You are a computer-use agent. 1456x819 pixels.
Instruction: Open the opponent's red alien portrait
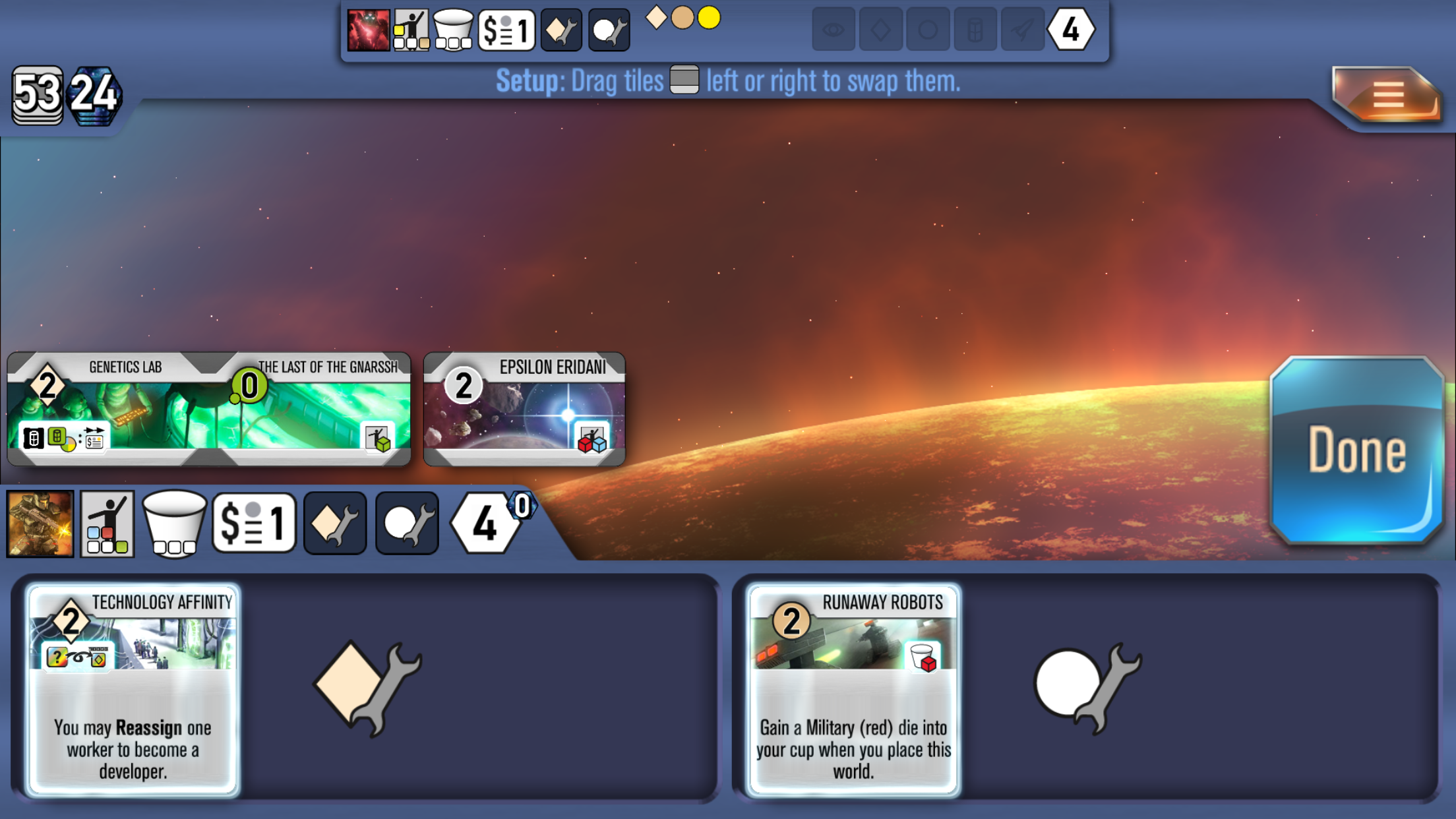click(368, 30)
